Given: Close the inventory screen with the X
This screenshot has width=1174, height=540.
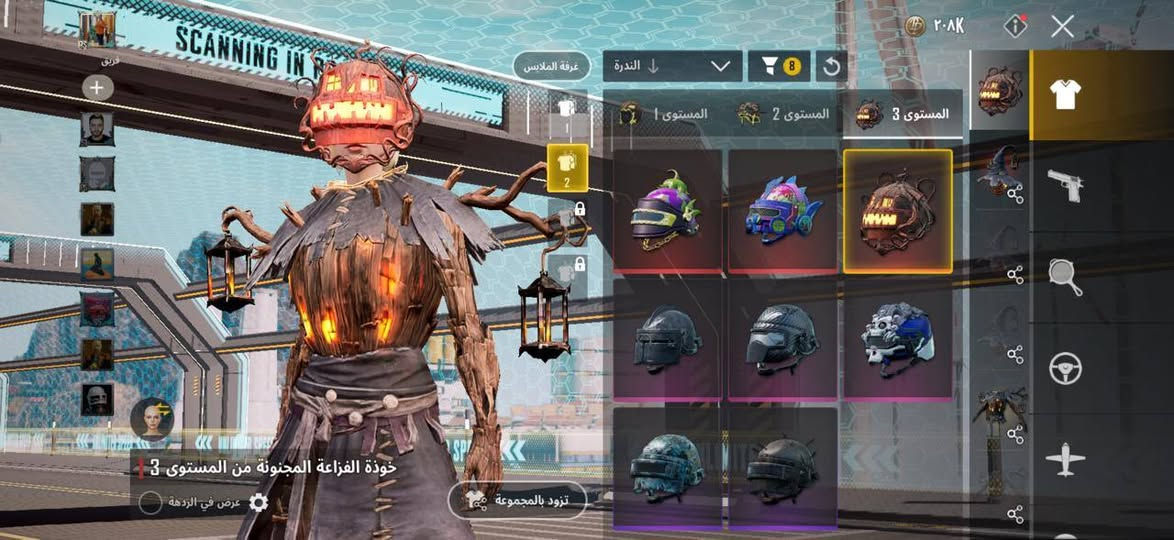Looking at the screenshot, I should (x=1062, y=27).
